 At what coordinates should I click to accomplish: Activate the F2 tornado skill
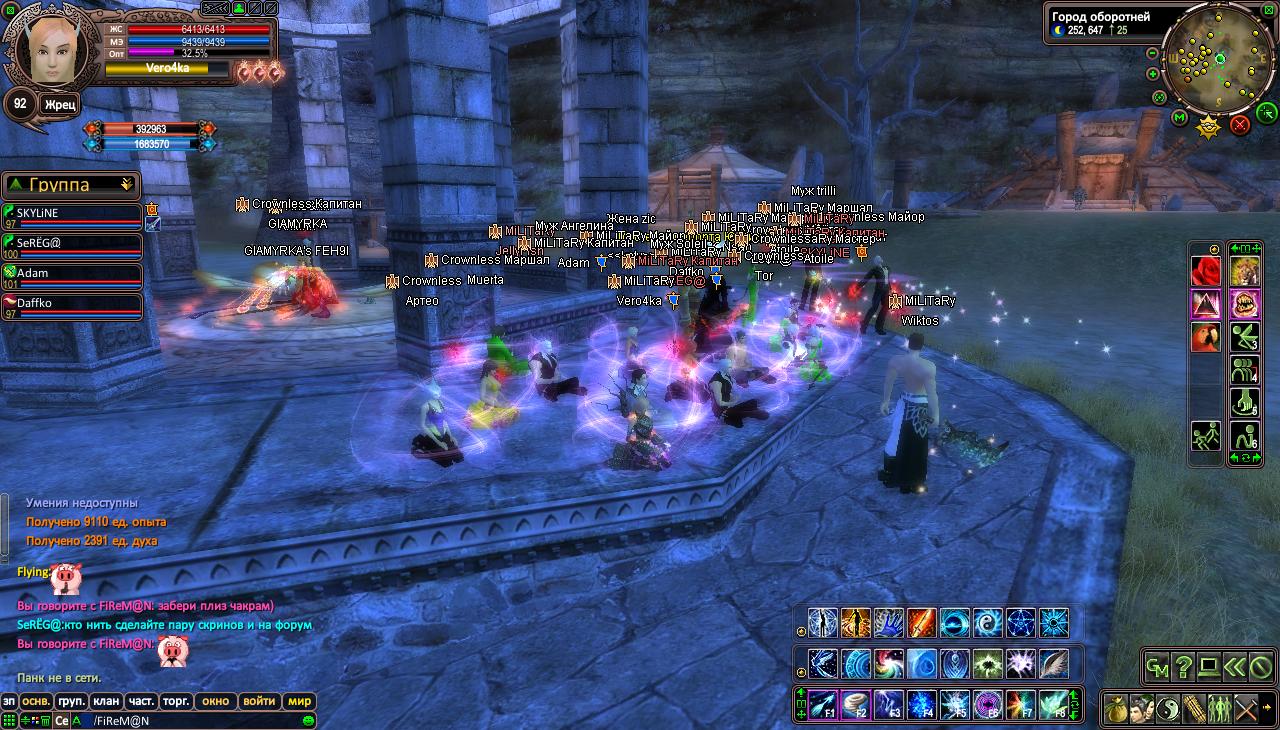[855, 704]
